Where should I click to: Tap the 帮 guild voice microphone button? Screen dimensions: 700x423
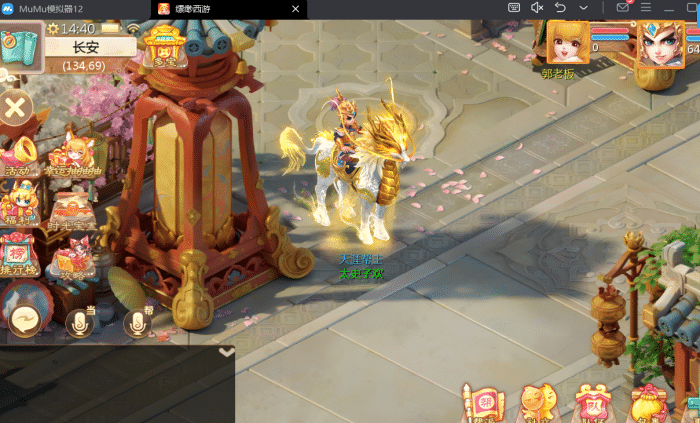click(137, 321)
